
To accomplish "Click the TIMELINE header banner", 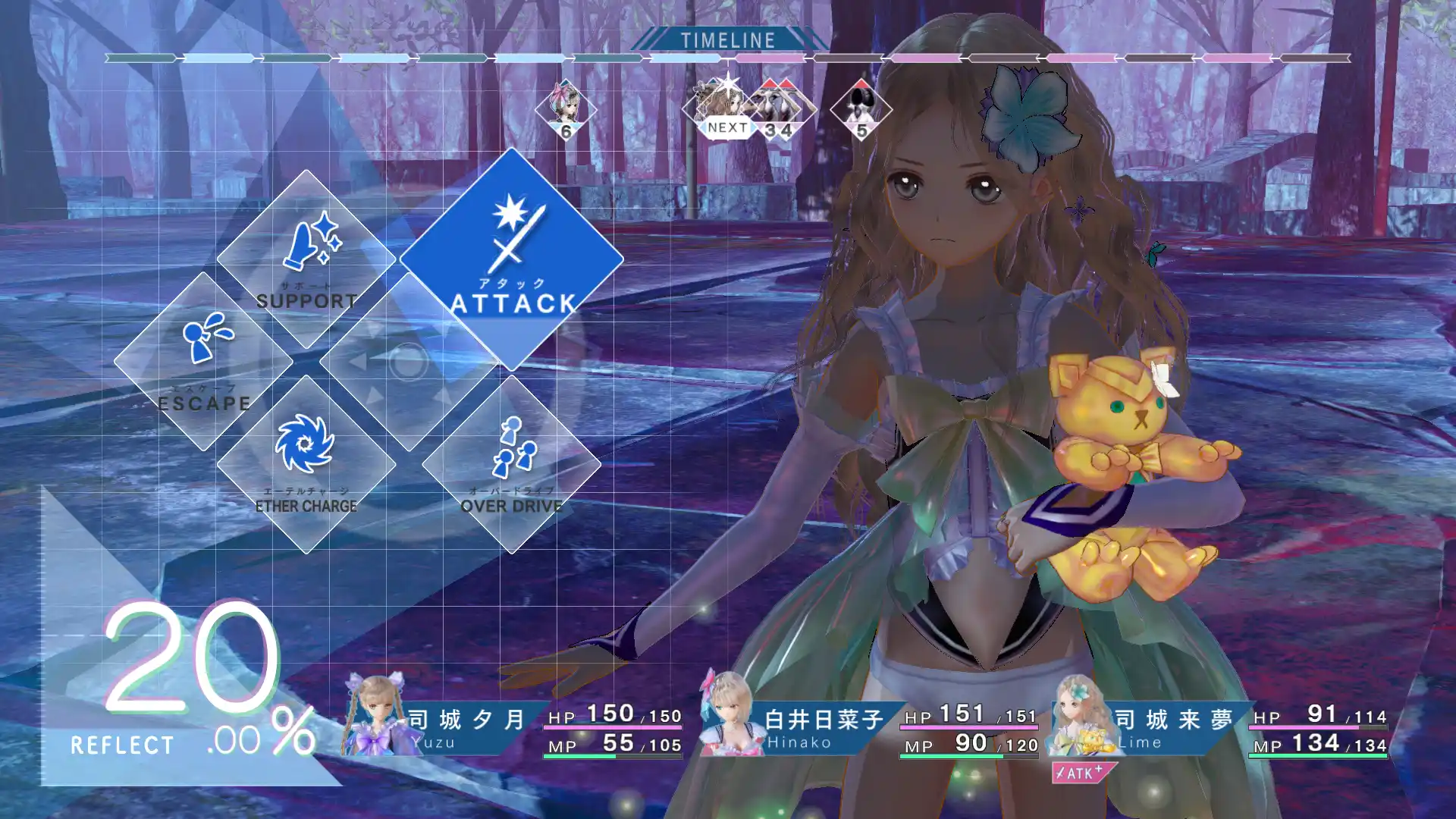I will pyautogui.click(x=726, y=39).
